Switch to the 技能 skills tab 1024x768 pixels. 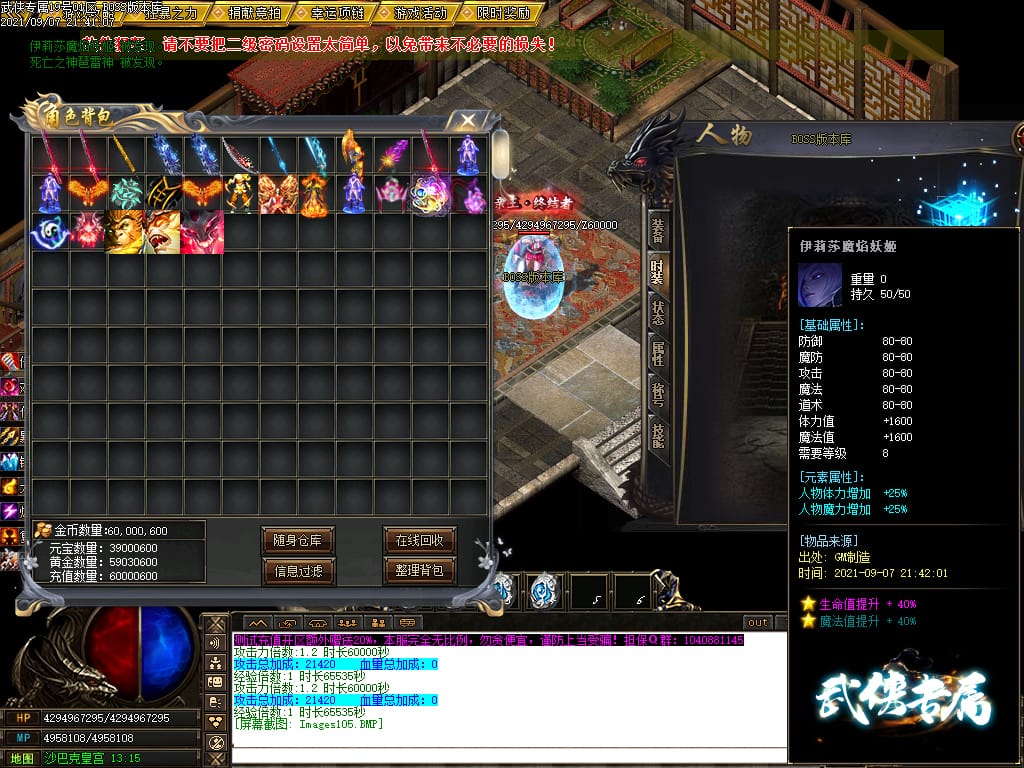657,433
